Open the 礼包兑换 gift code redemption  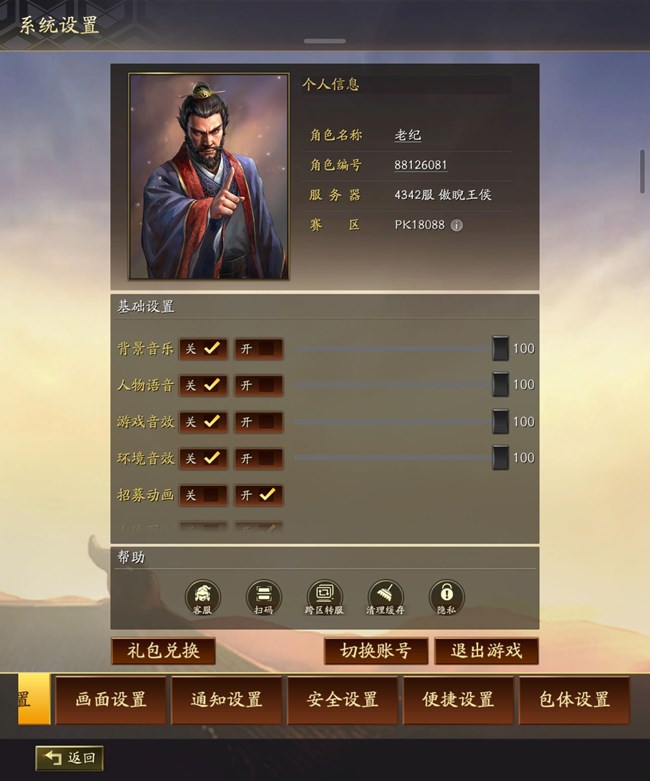pyautogui.click(x=163, y=651)
